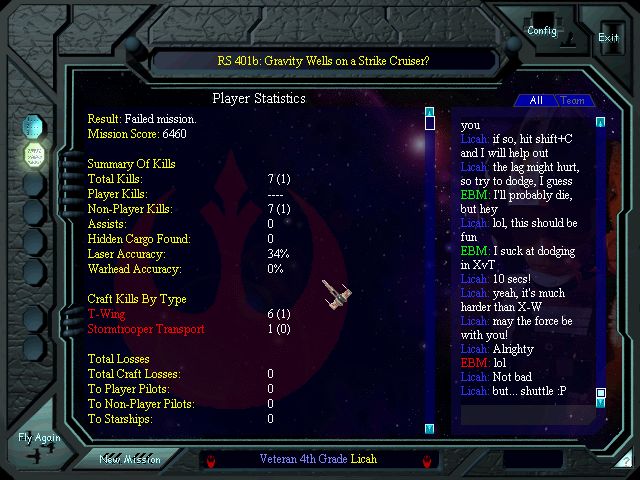Switch chat to the Team tab

(573, 100)
